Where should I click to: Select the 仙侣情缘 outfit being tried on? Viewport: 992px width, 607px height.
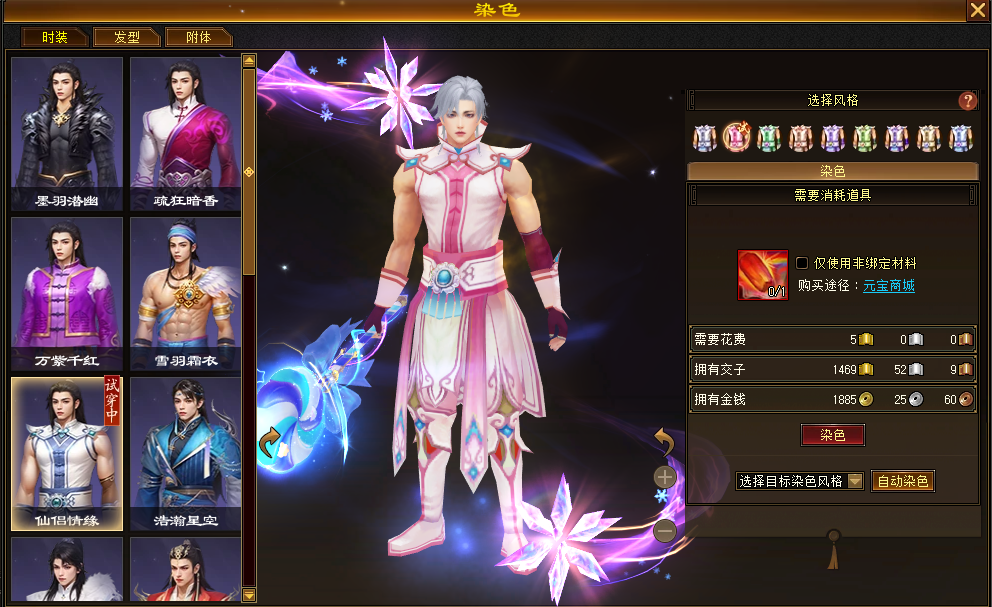pos(67,453)
